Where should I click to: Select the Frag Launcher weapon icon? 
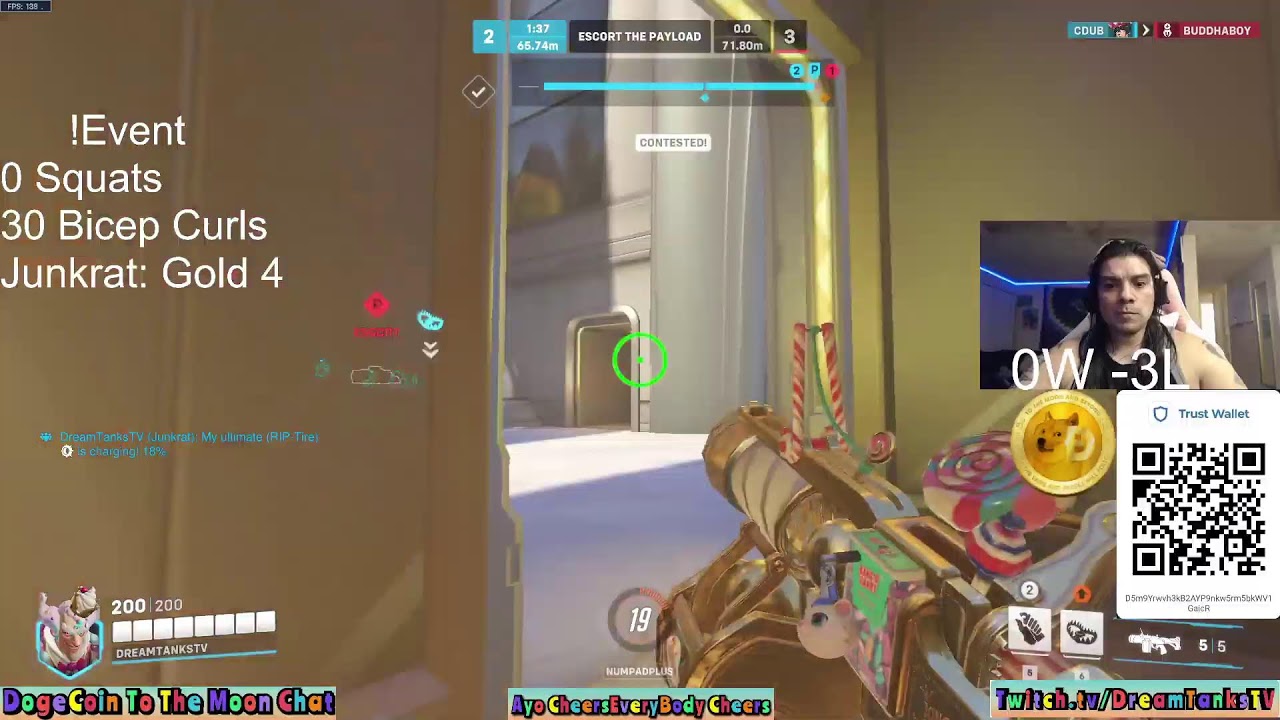(x=1155, y=643)
